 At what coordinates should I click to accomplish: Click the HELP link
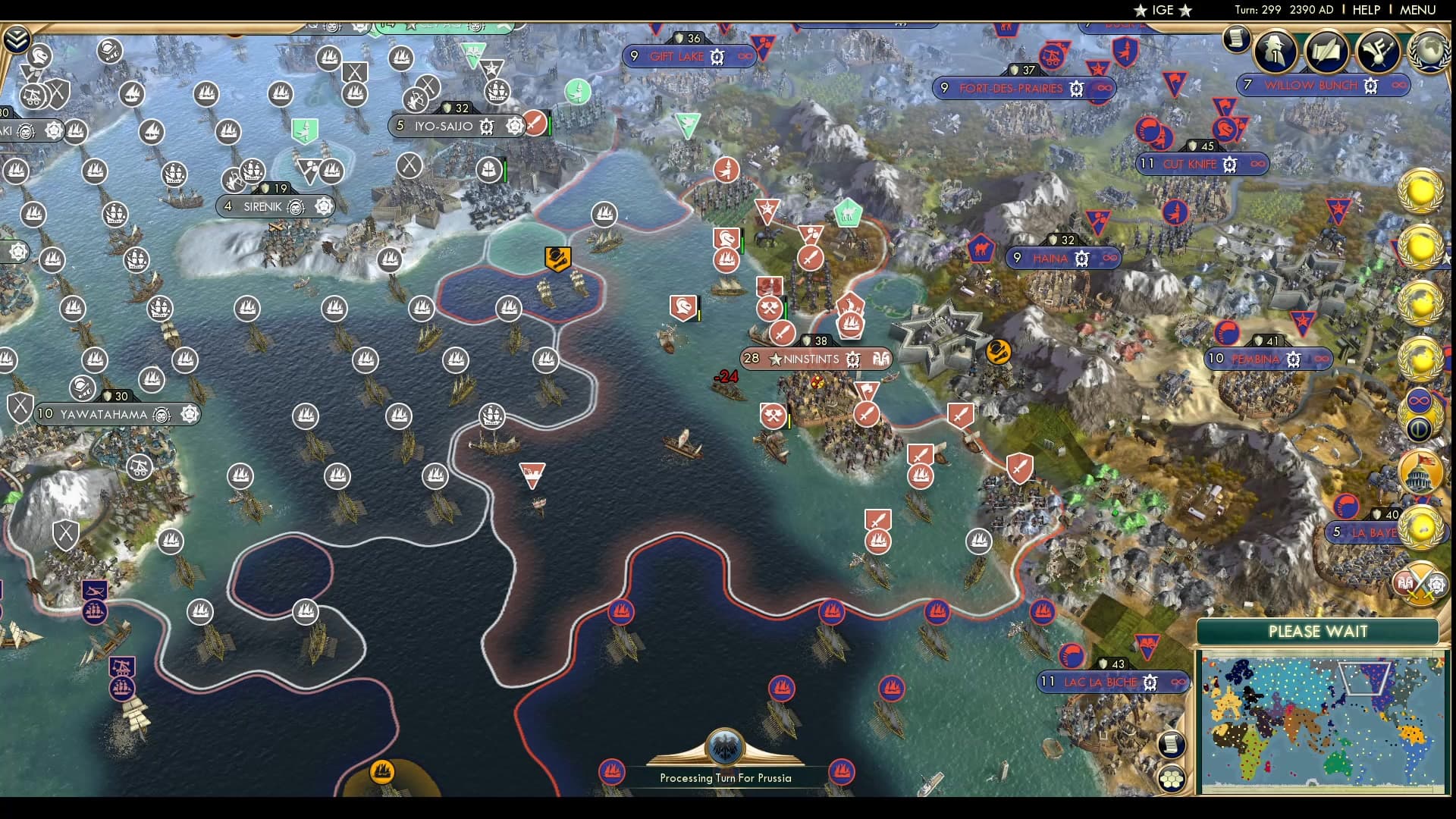click(x=1365, y=10)
